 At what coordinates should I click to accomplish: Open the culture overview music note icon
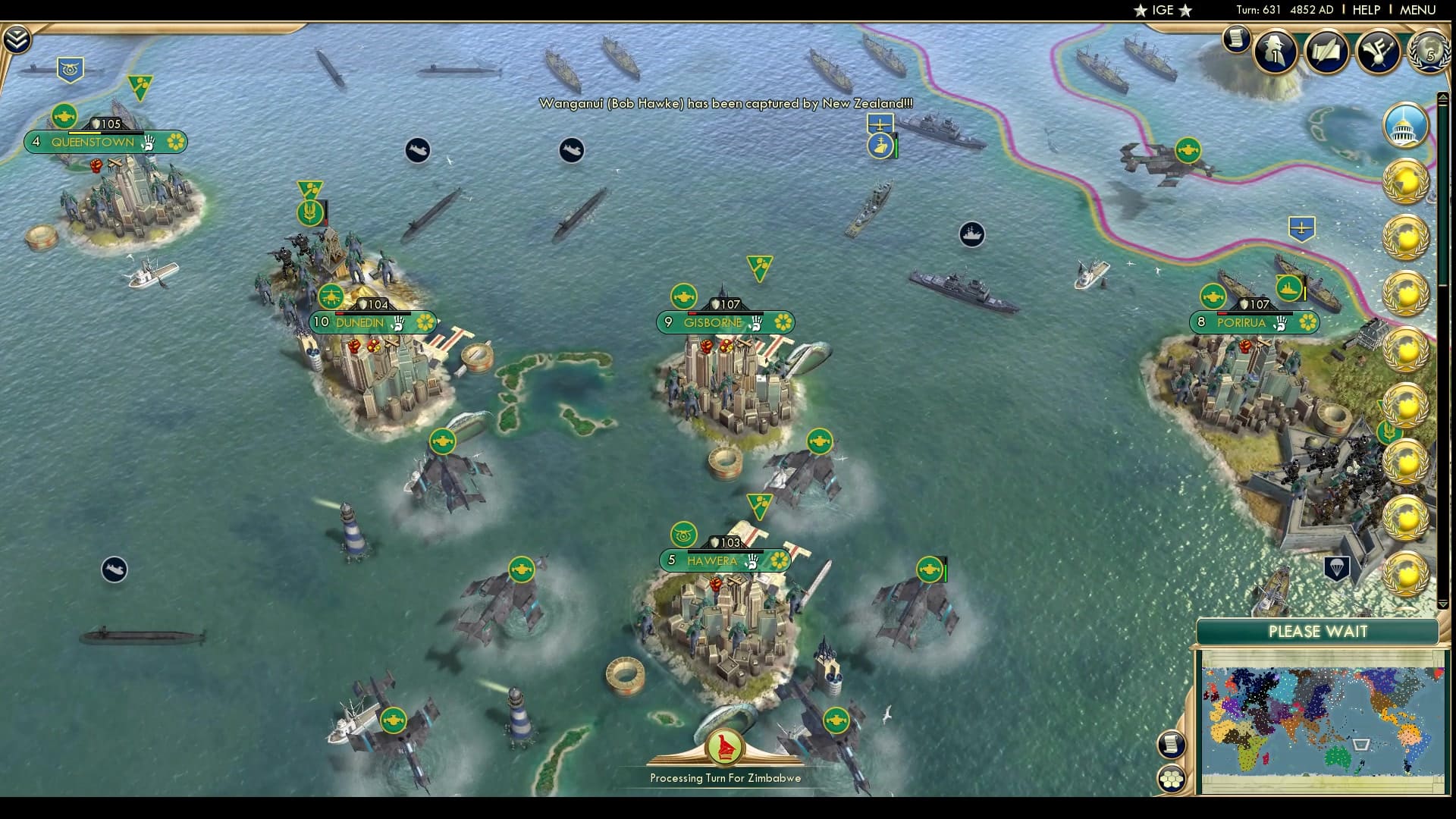click(1379, 52)
